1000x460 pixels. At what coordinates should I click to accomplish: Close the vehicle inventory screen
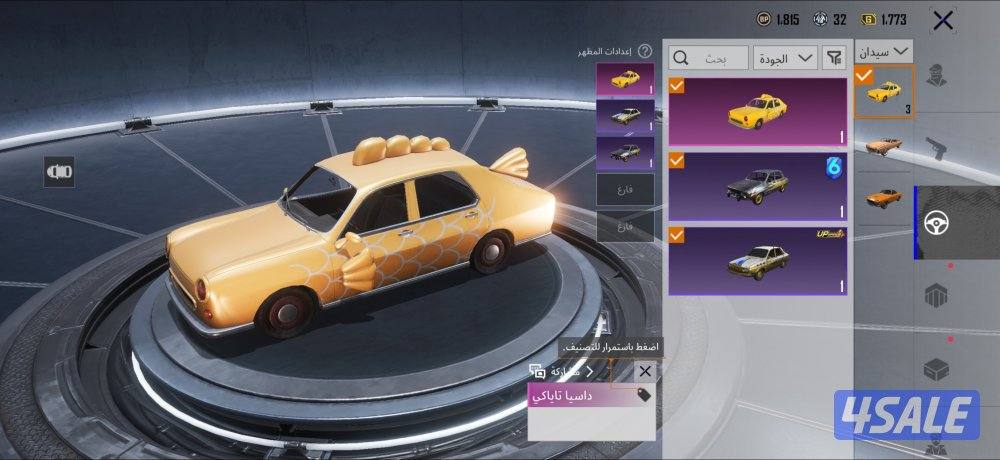point(942,19)
